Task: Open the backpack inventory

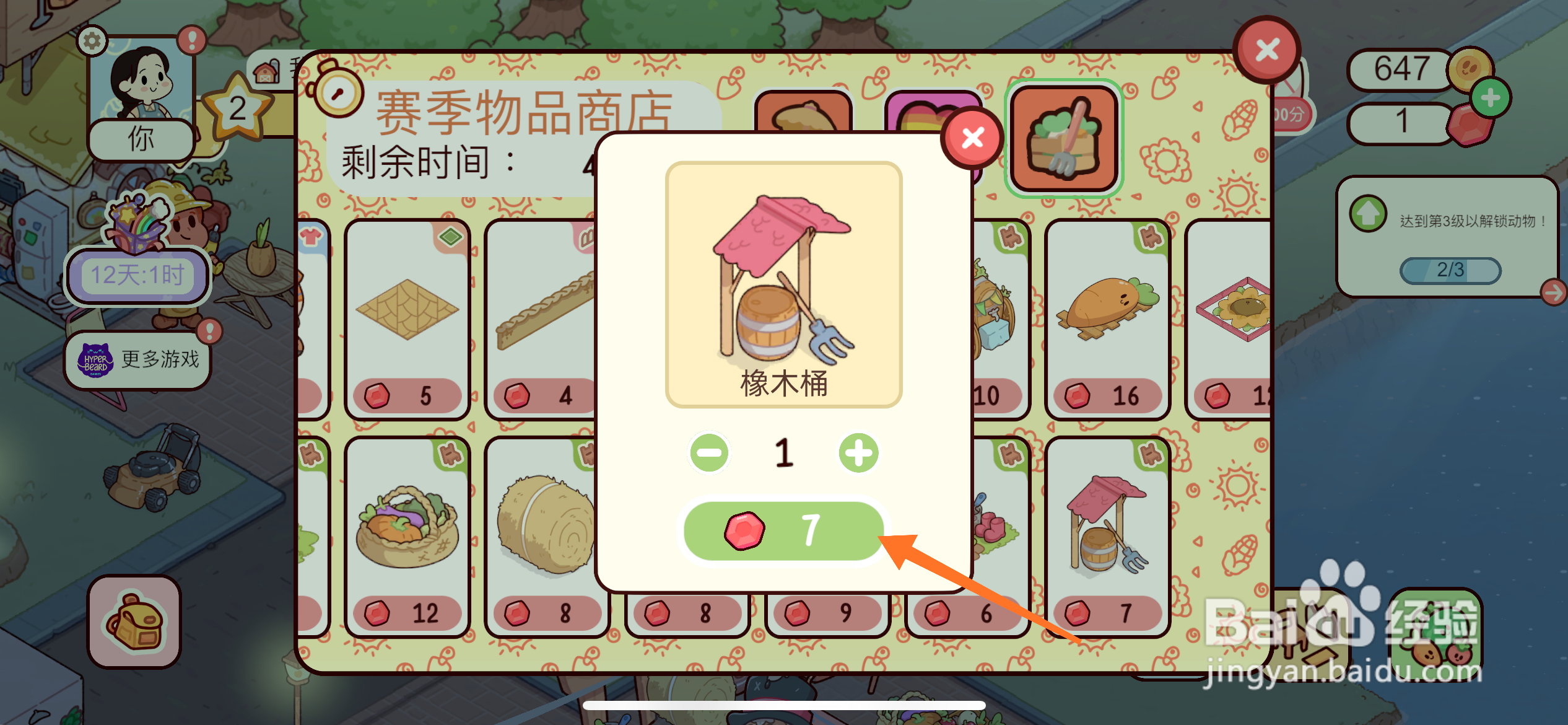Action: tap(134, 625)
